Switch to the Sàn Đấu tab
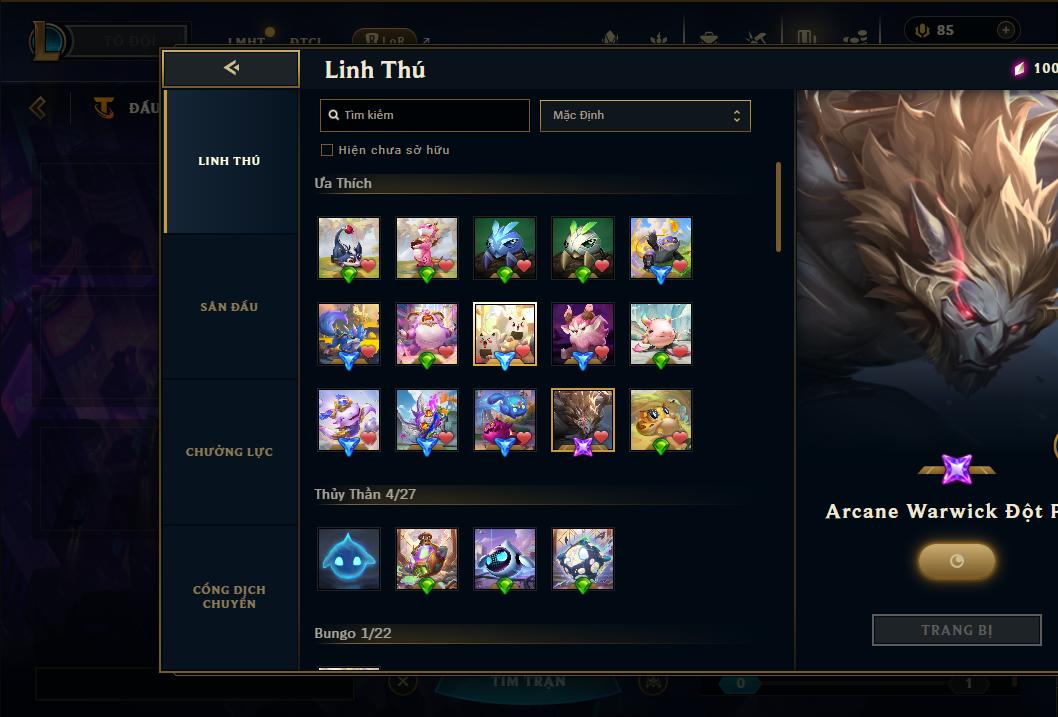This screenshot has height=717, width=1058. click(x=229, y=307)
